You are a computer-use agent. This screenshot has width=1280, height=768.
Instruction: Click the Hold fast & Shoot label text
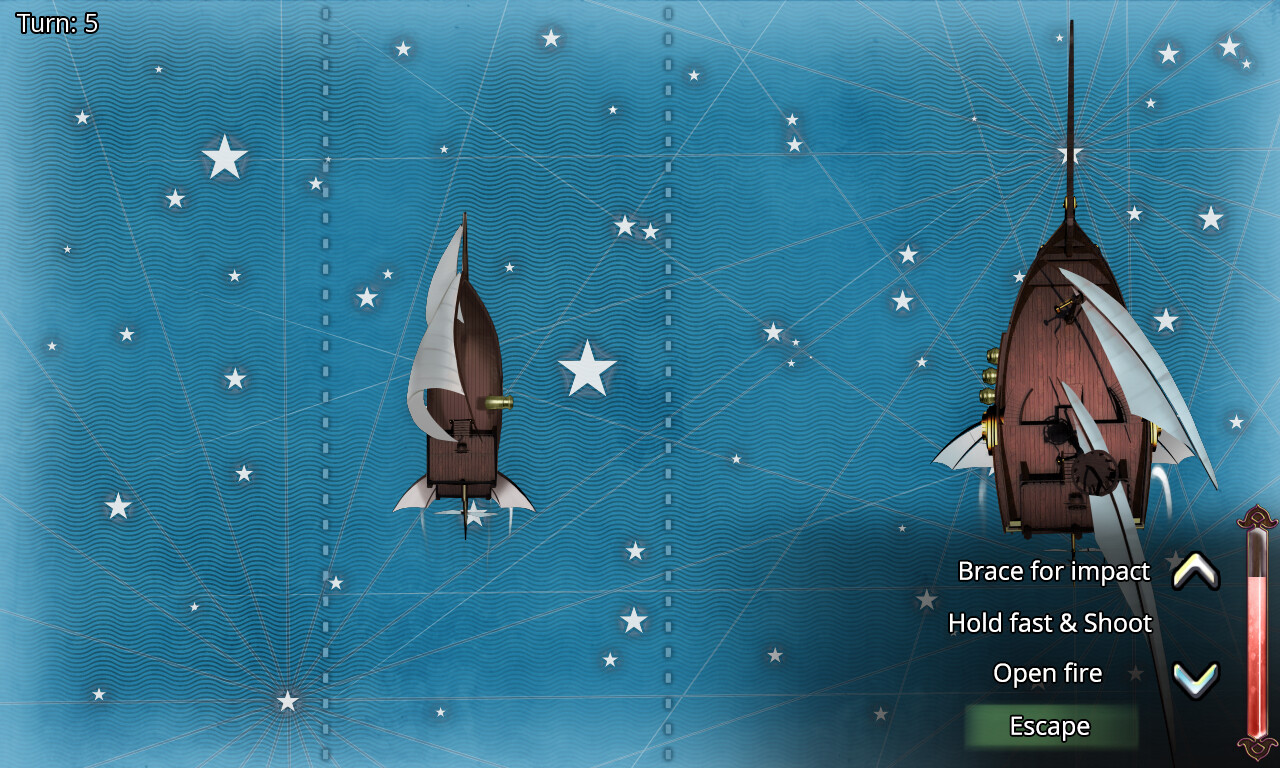click(1052, 622)
